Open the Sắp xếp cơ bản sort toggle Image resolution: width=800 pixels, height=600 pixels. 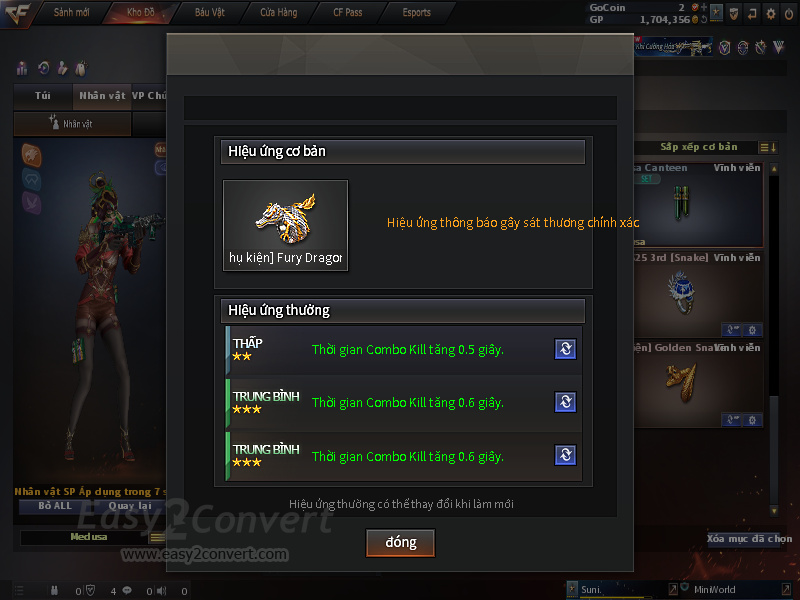[769, 148]
